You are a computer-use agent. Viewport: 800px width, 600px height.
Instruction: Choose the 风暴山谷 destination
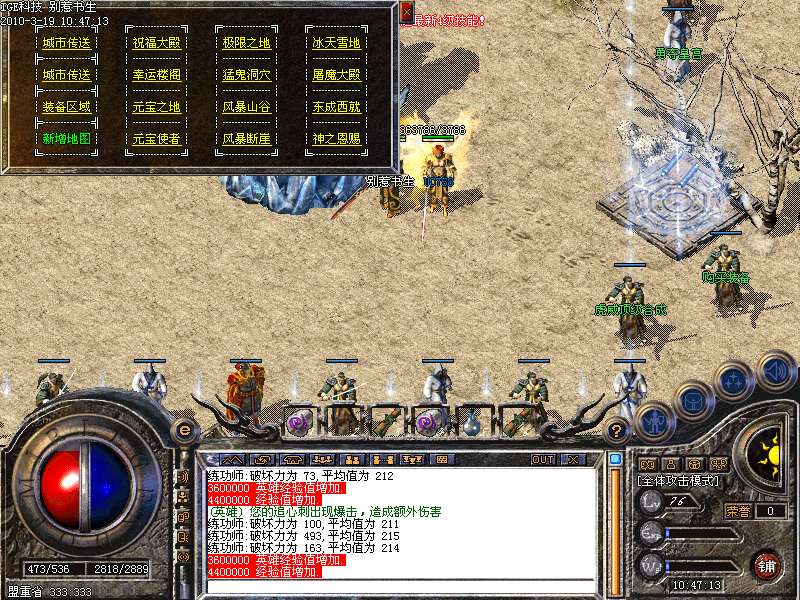[x=246, y=107]
